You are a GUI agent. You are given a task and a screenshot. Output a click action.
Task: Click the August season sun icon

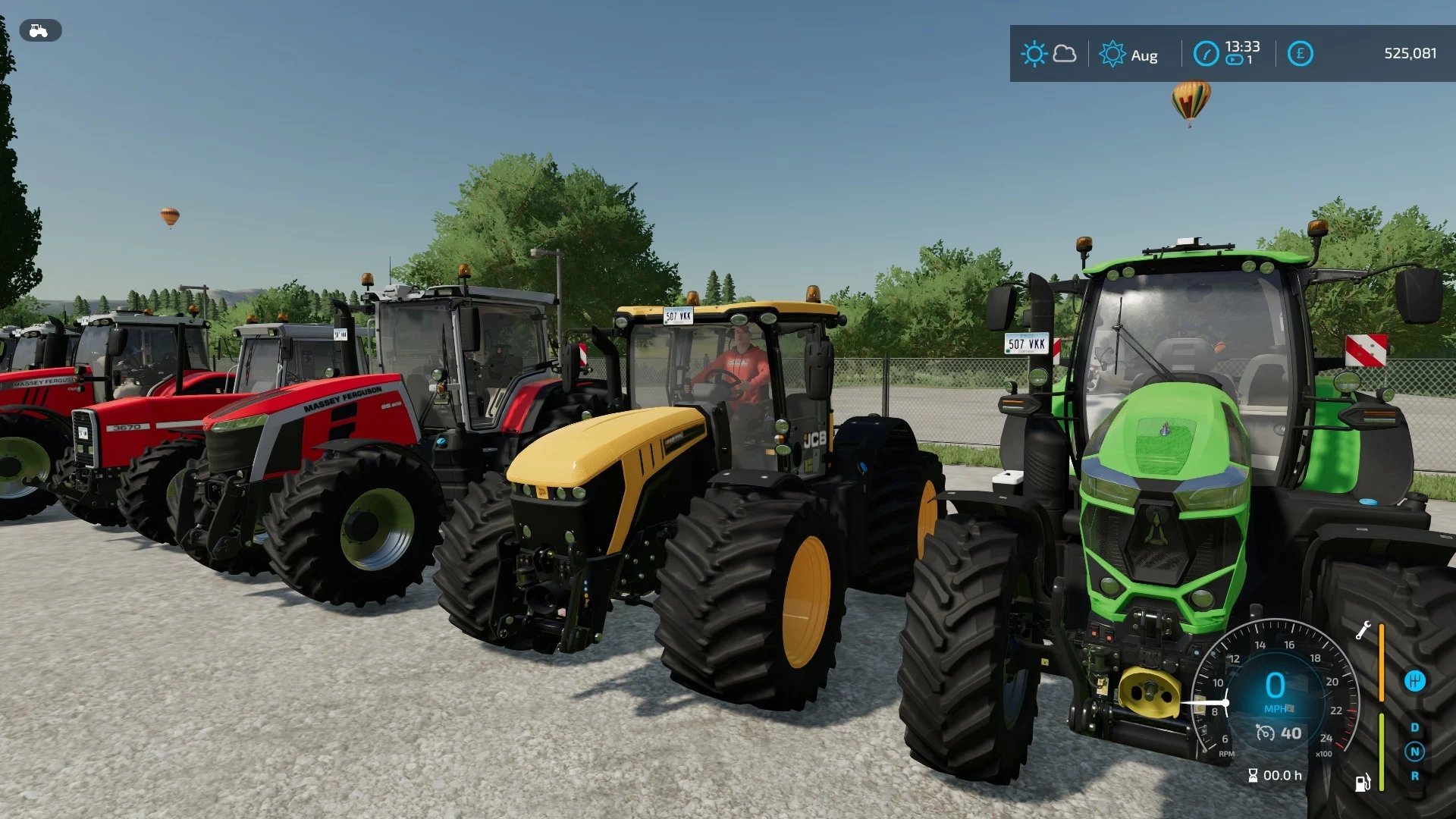click(1113, 53)
